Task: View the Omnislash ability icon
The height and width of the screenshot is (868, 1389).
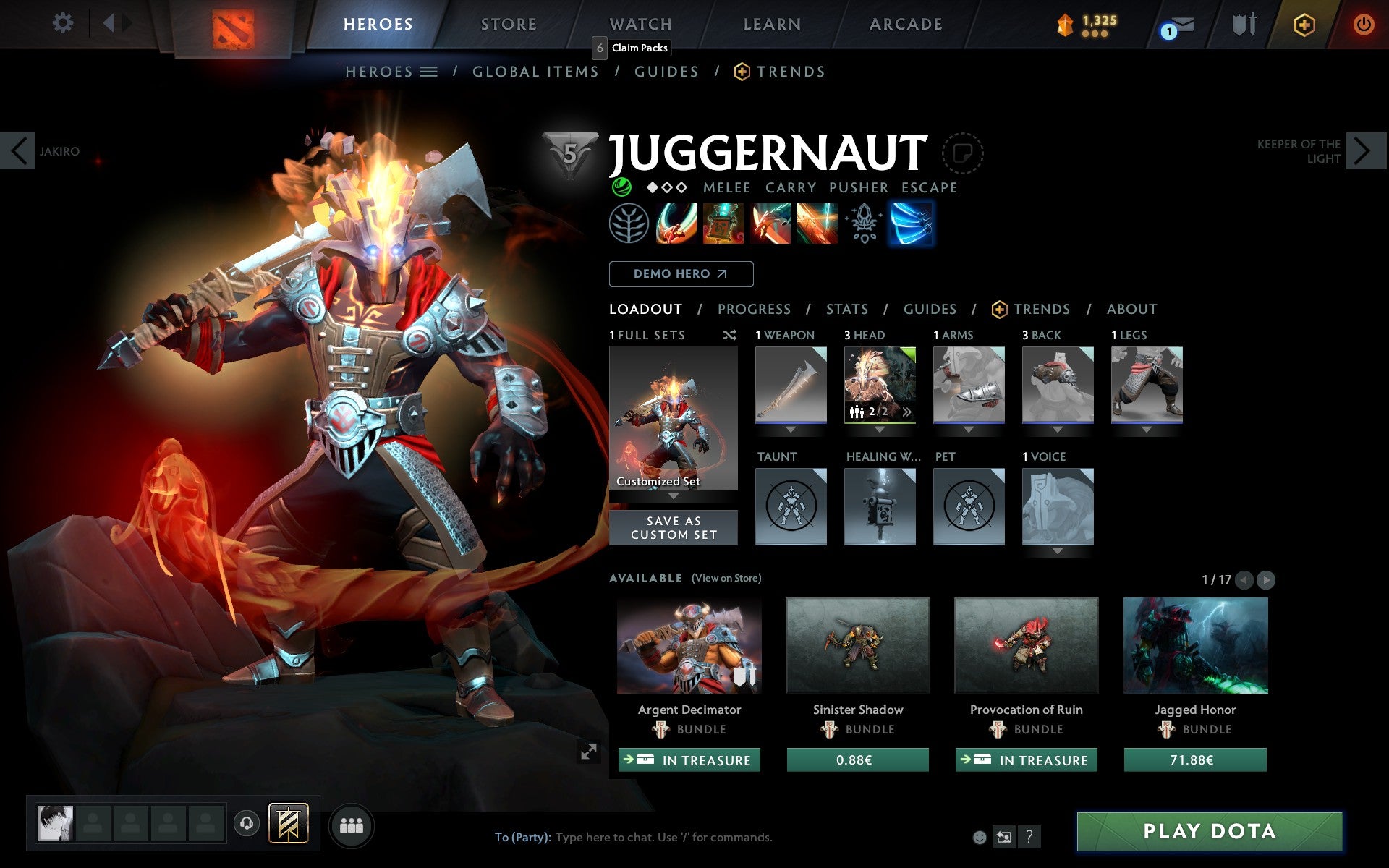Action: (x=817, y=223)
